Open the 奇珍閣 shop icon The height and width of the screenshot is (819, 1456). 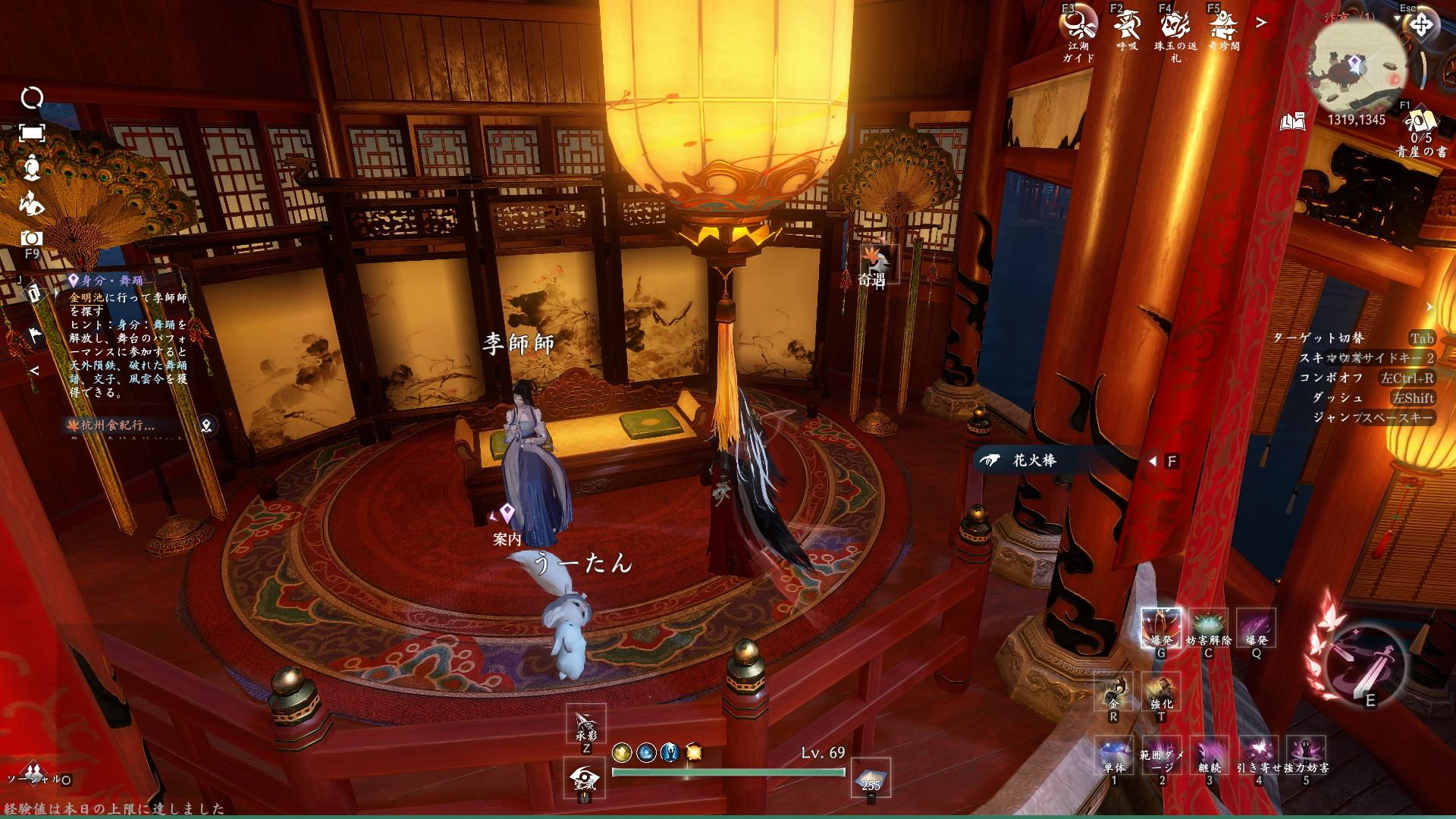click(1223, 27)
